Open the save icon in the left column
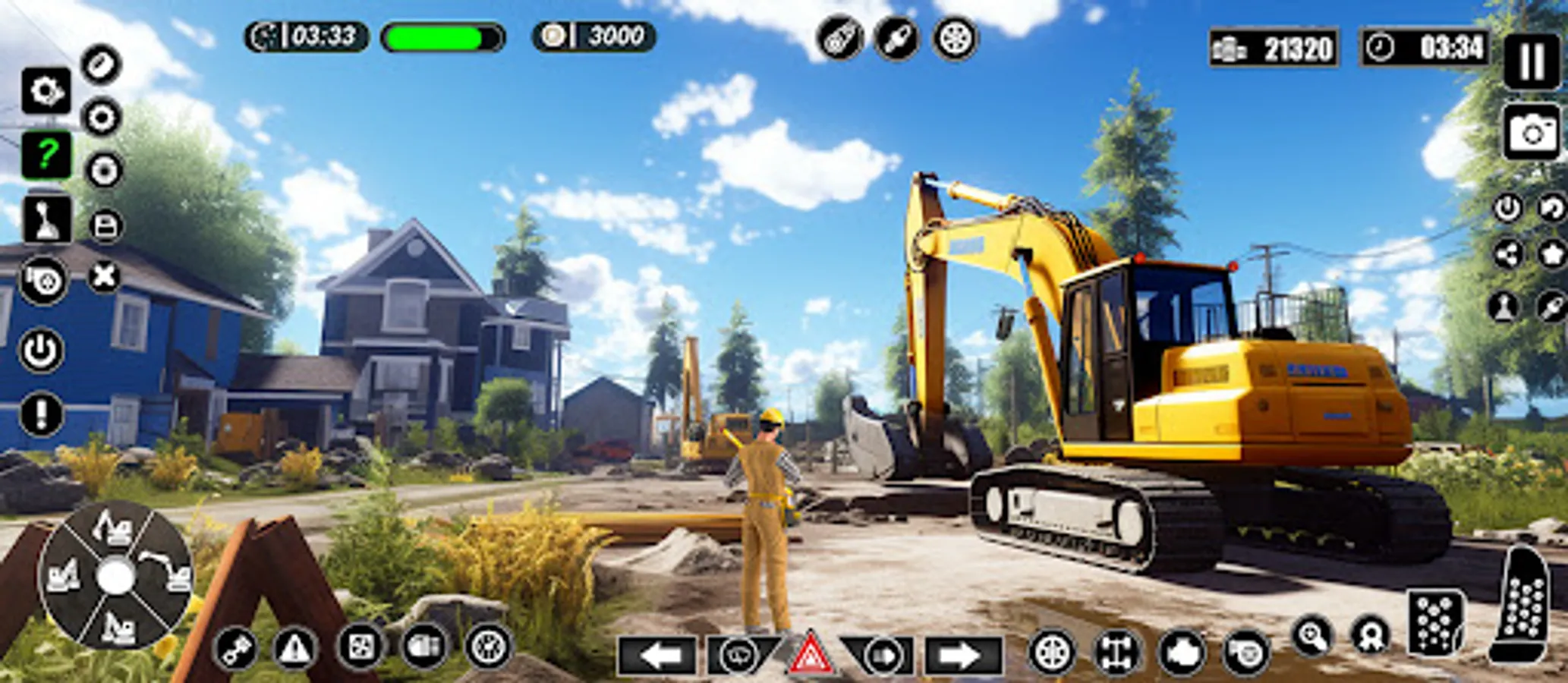Viewport: 1568px width, 683px height. click(x=104, y=226)
